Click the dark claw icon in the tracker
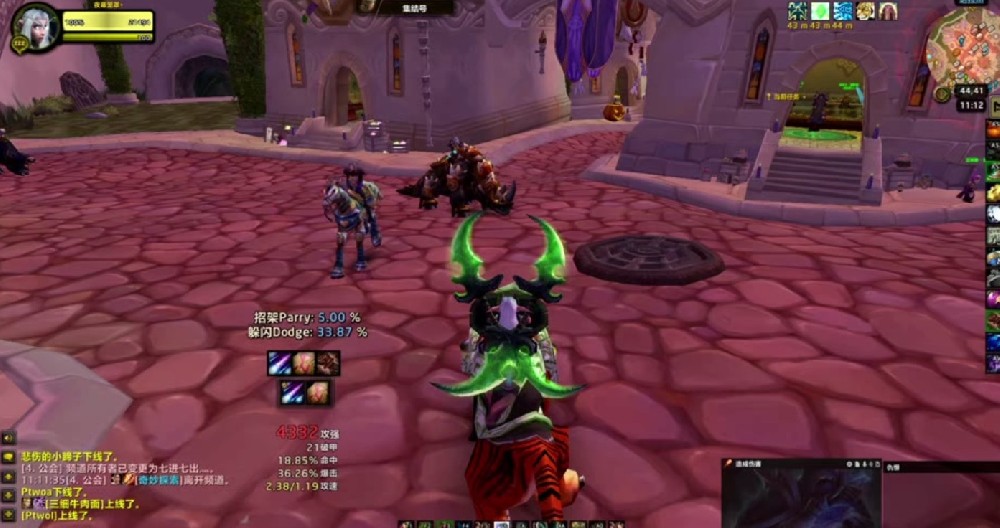This screenshot has width=1000, height=528. click(328, 363)
